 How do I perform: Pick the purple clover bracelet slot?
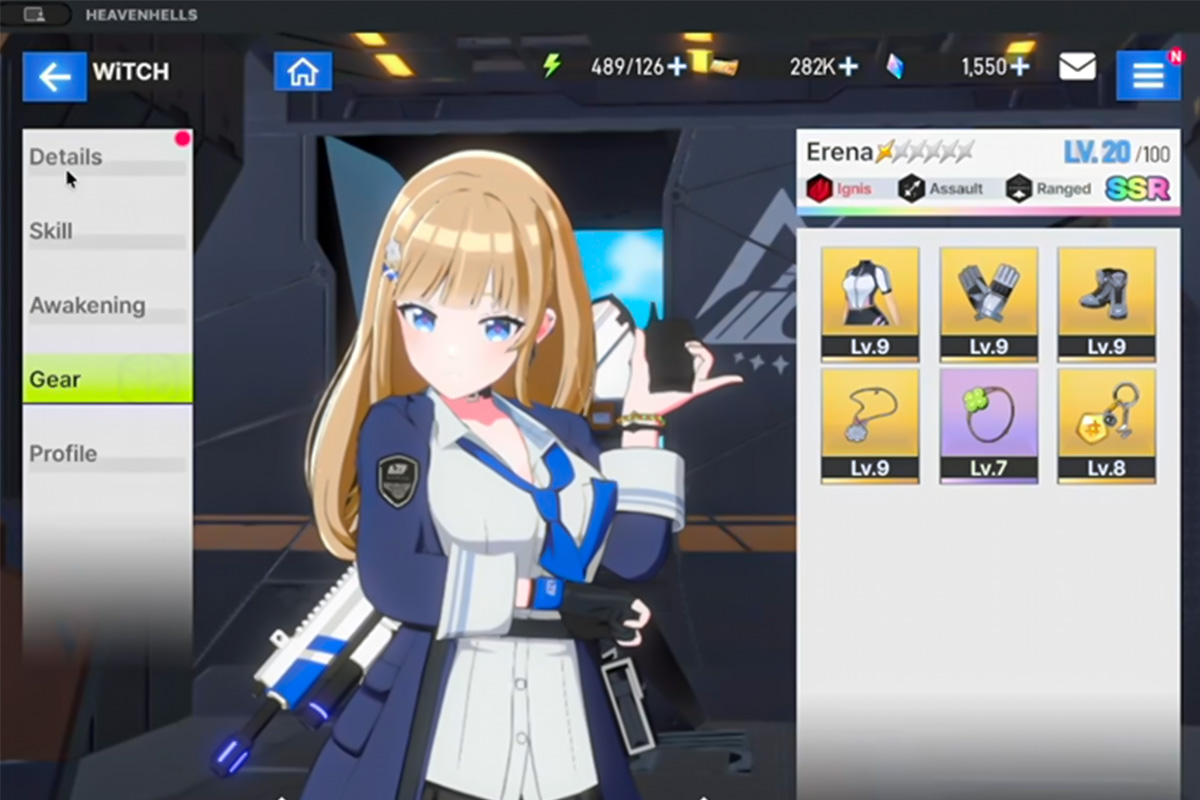point(988,425)
